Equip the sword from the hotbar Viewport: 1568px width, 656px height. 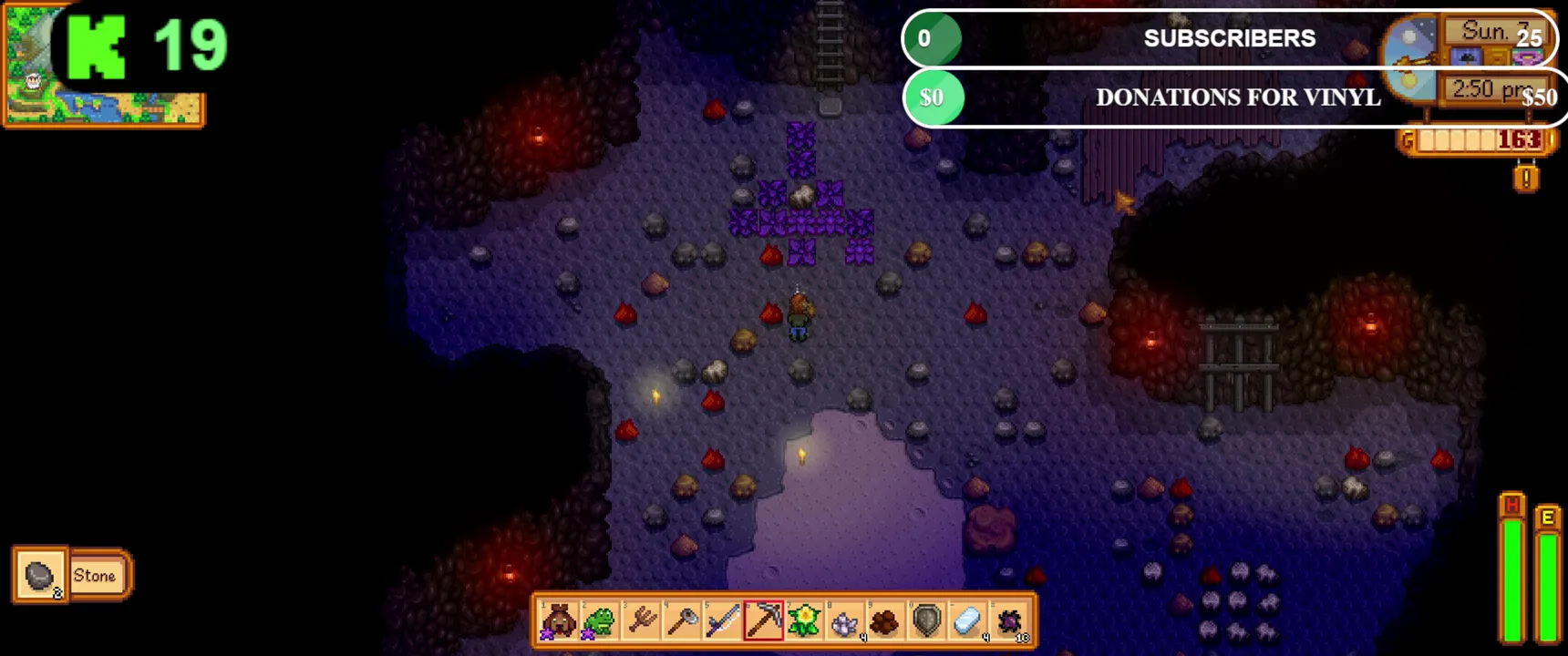click(x=722, y=621)
